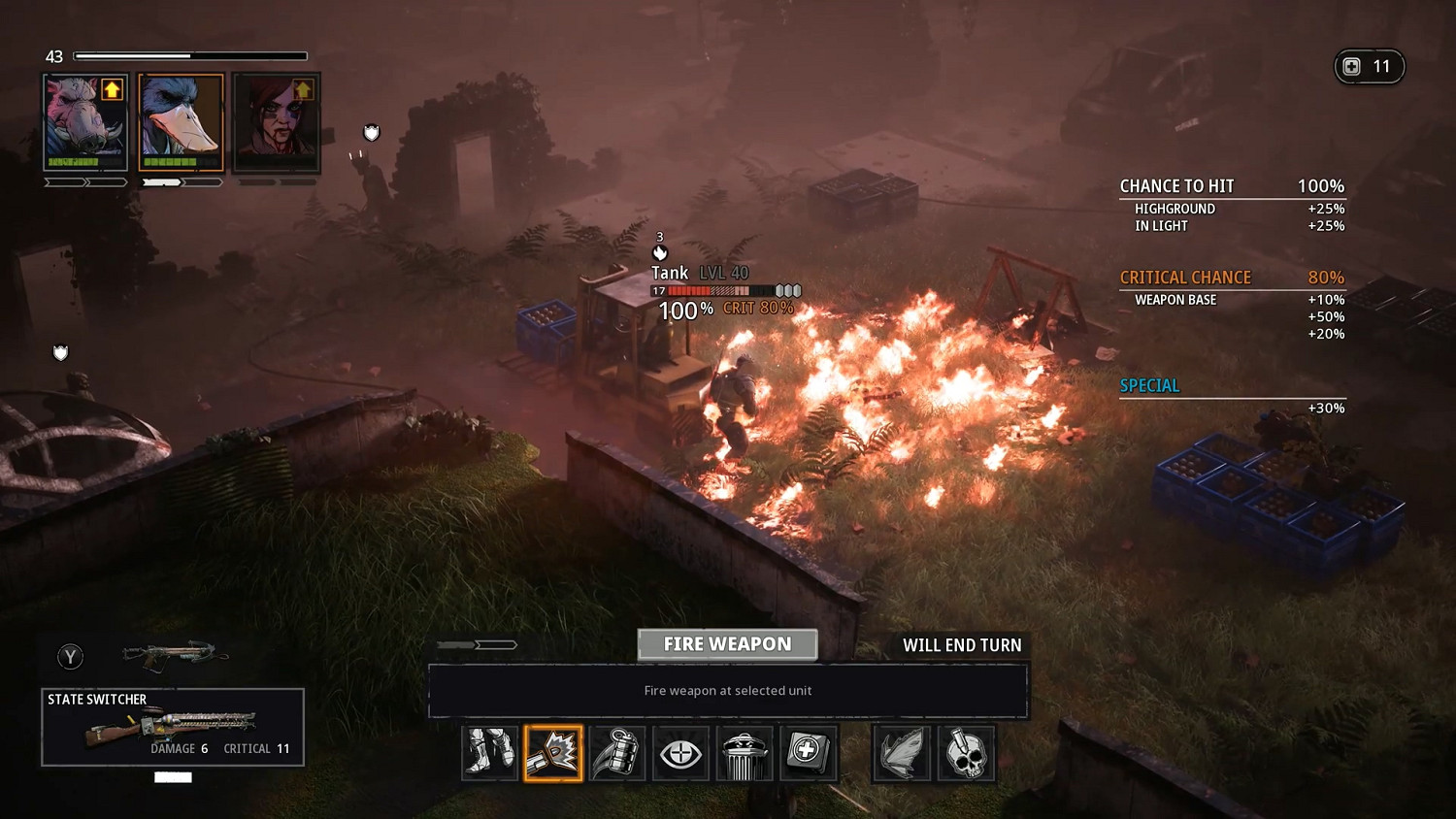Choose the highlighted fire weapon action icon

[x=553, y=753]
